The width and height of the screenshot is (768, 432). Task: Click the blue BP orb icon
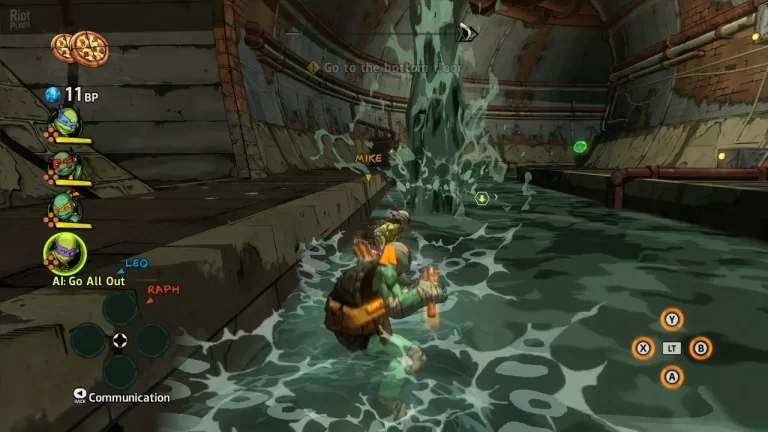point(52,95)
